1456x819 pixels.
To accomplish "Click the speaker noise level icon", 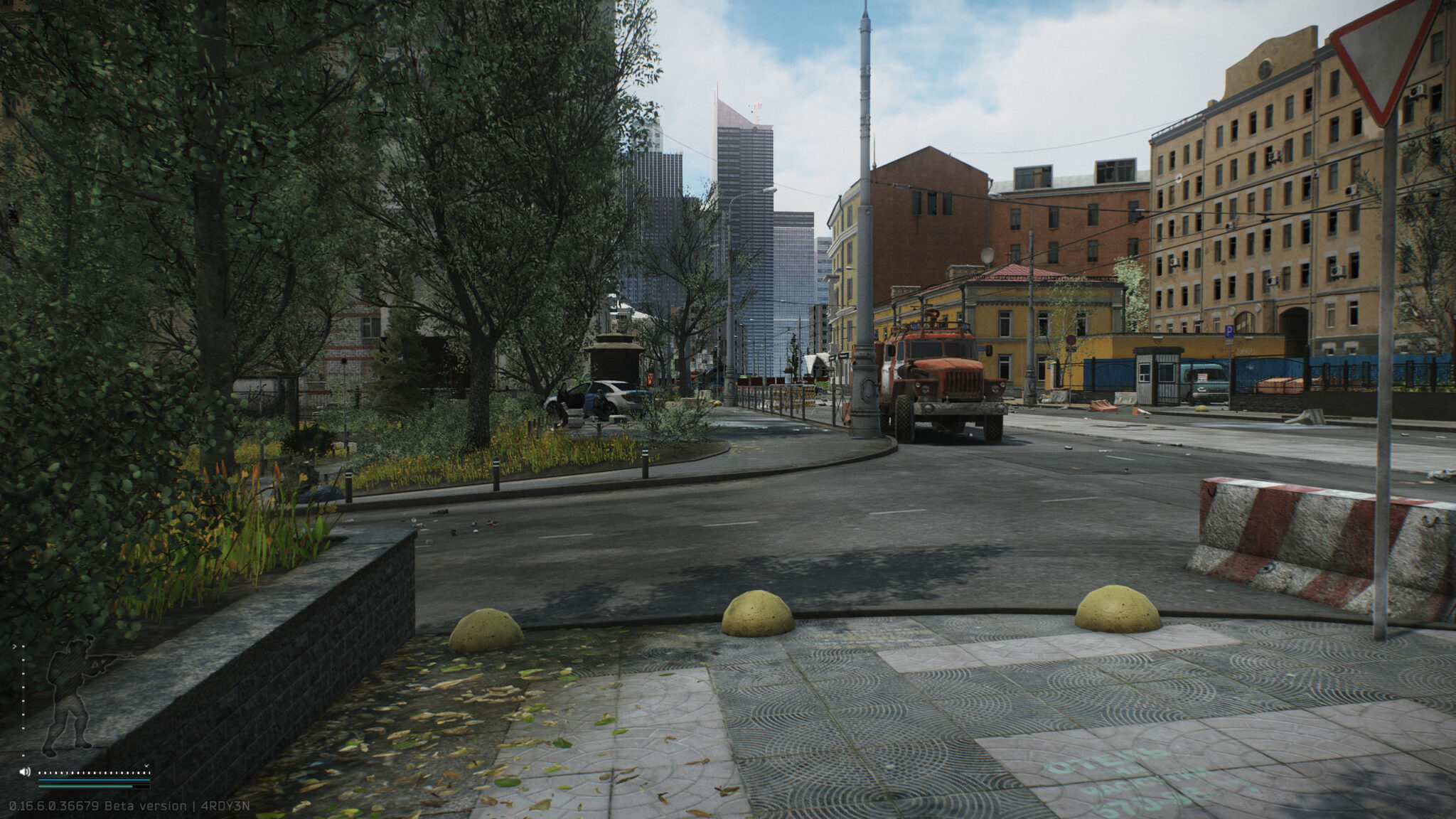I will point(25,771).
